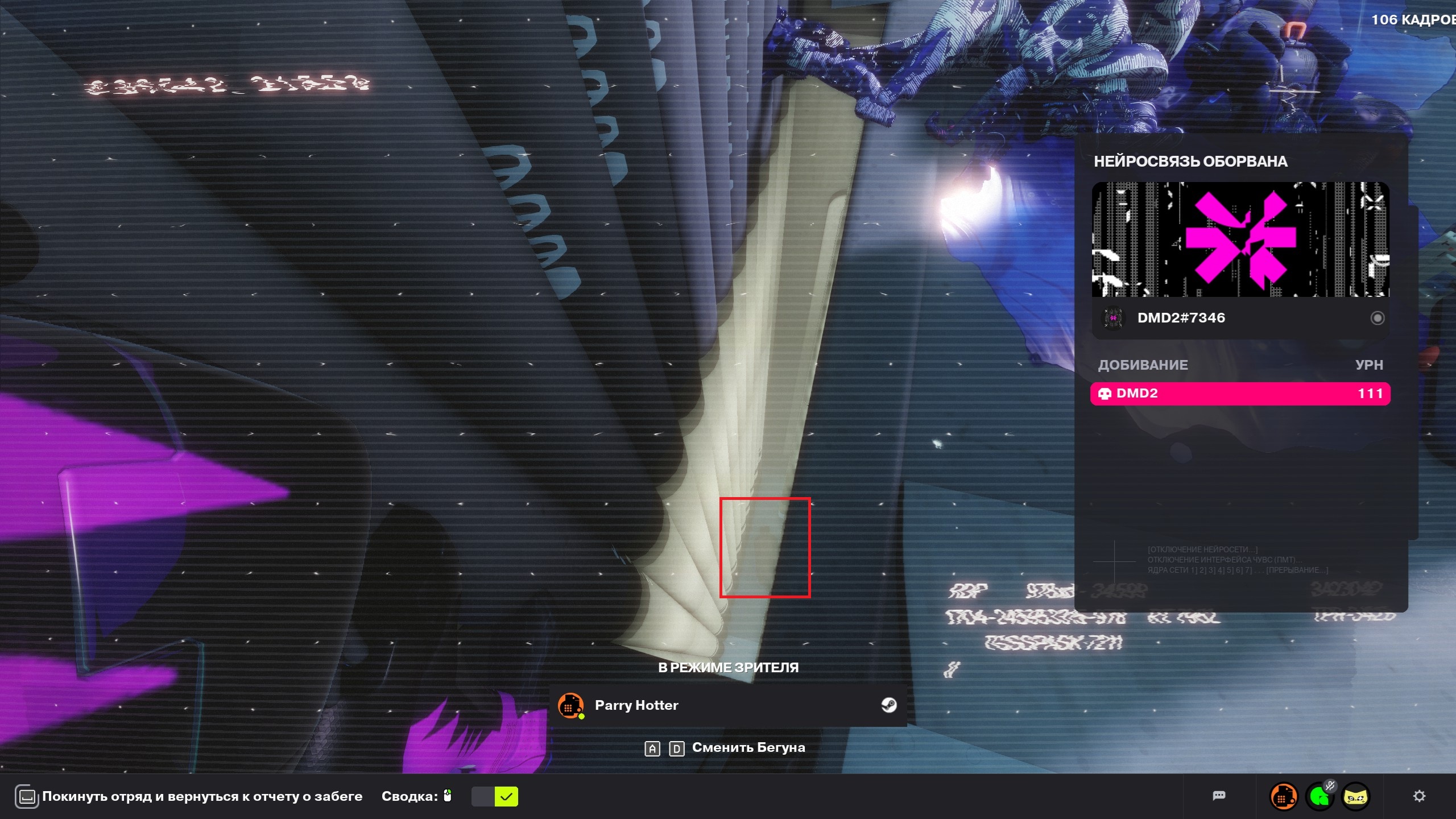The image size is (1456, 819).
Task: Click the round icon right of DMD2#7346
Action: click(1377, 318)
